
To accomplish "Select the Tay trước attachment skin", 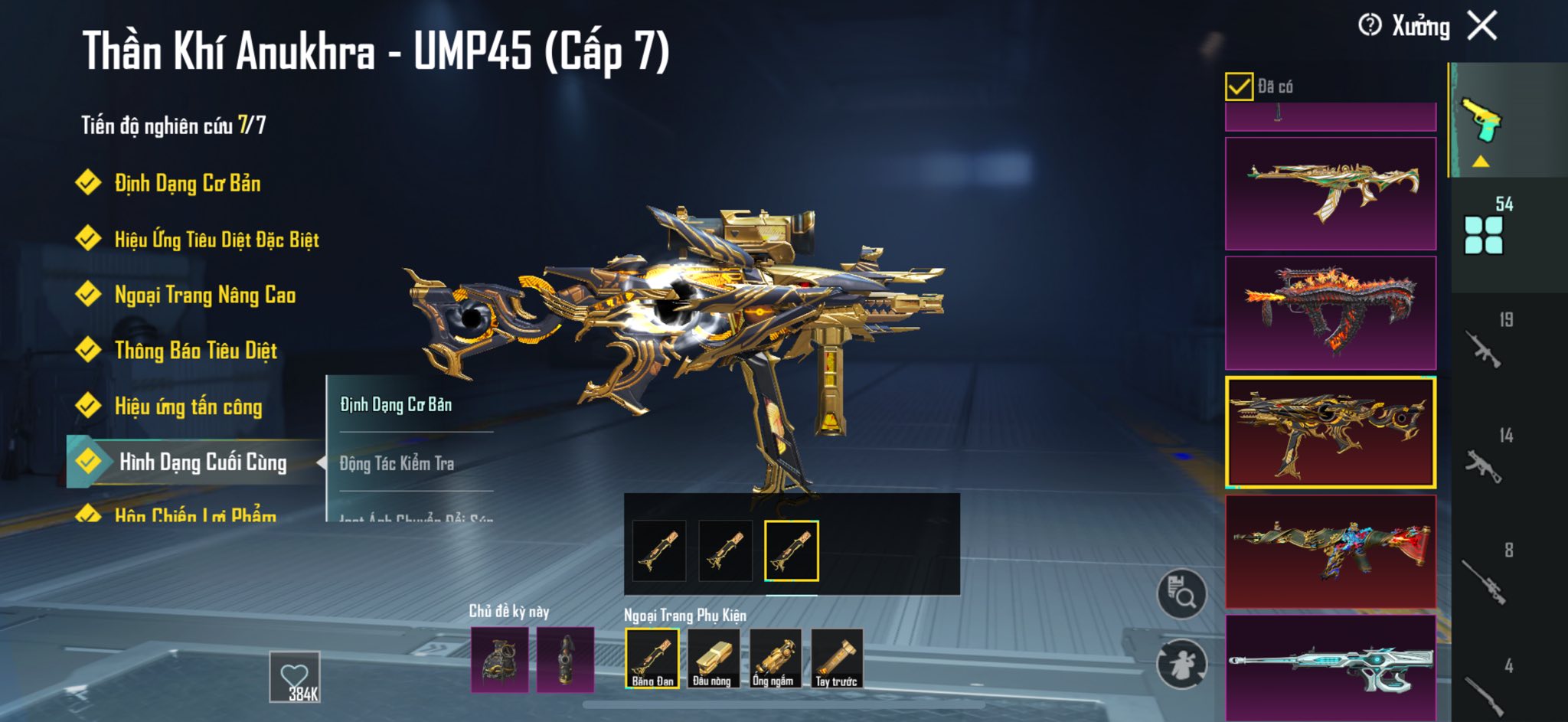I will click(836, 658).
